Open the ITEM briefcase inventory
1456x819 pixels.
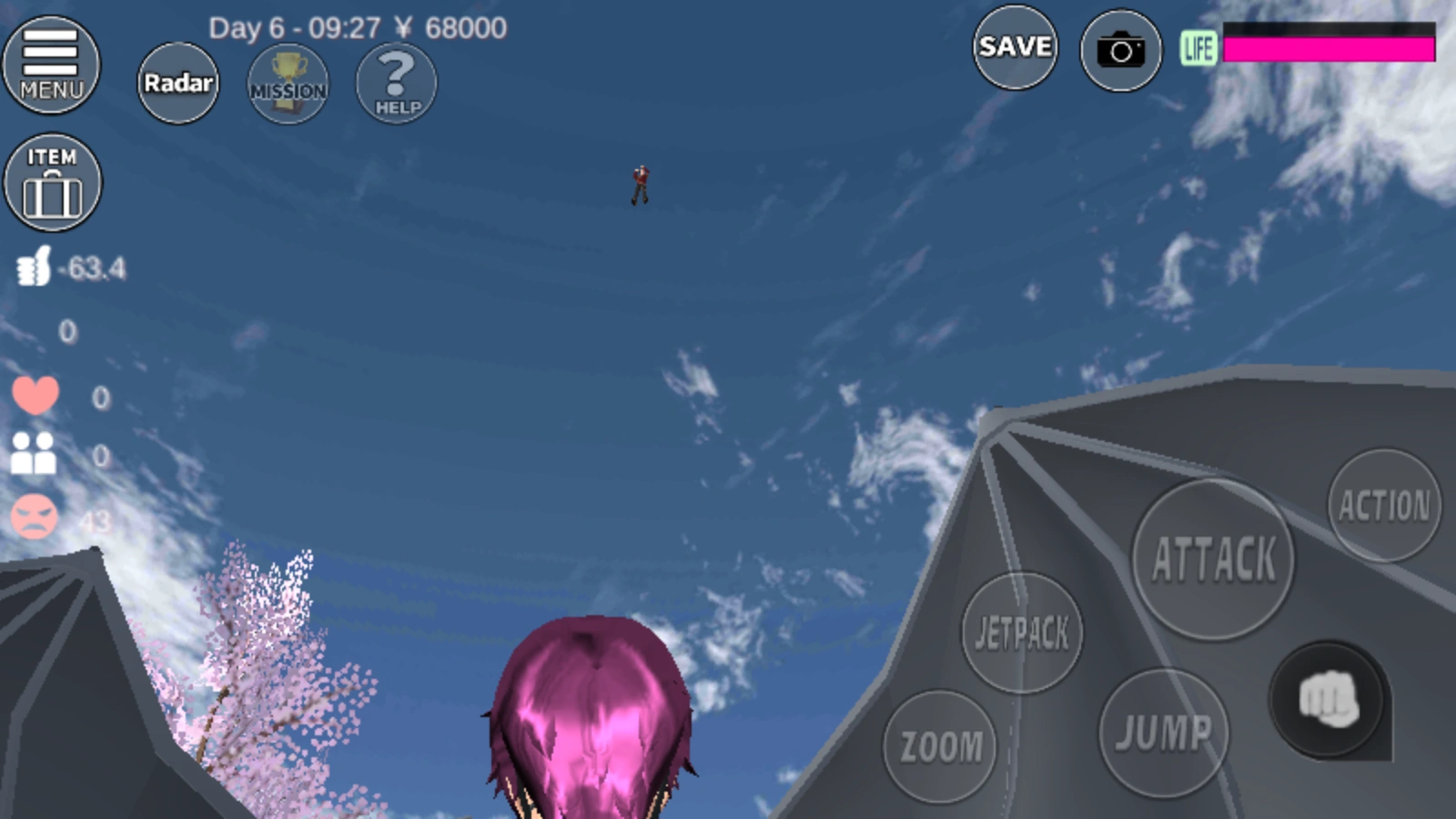click(x=53, y=182)
